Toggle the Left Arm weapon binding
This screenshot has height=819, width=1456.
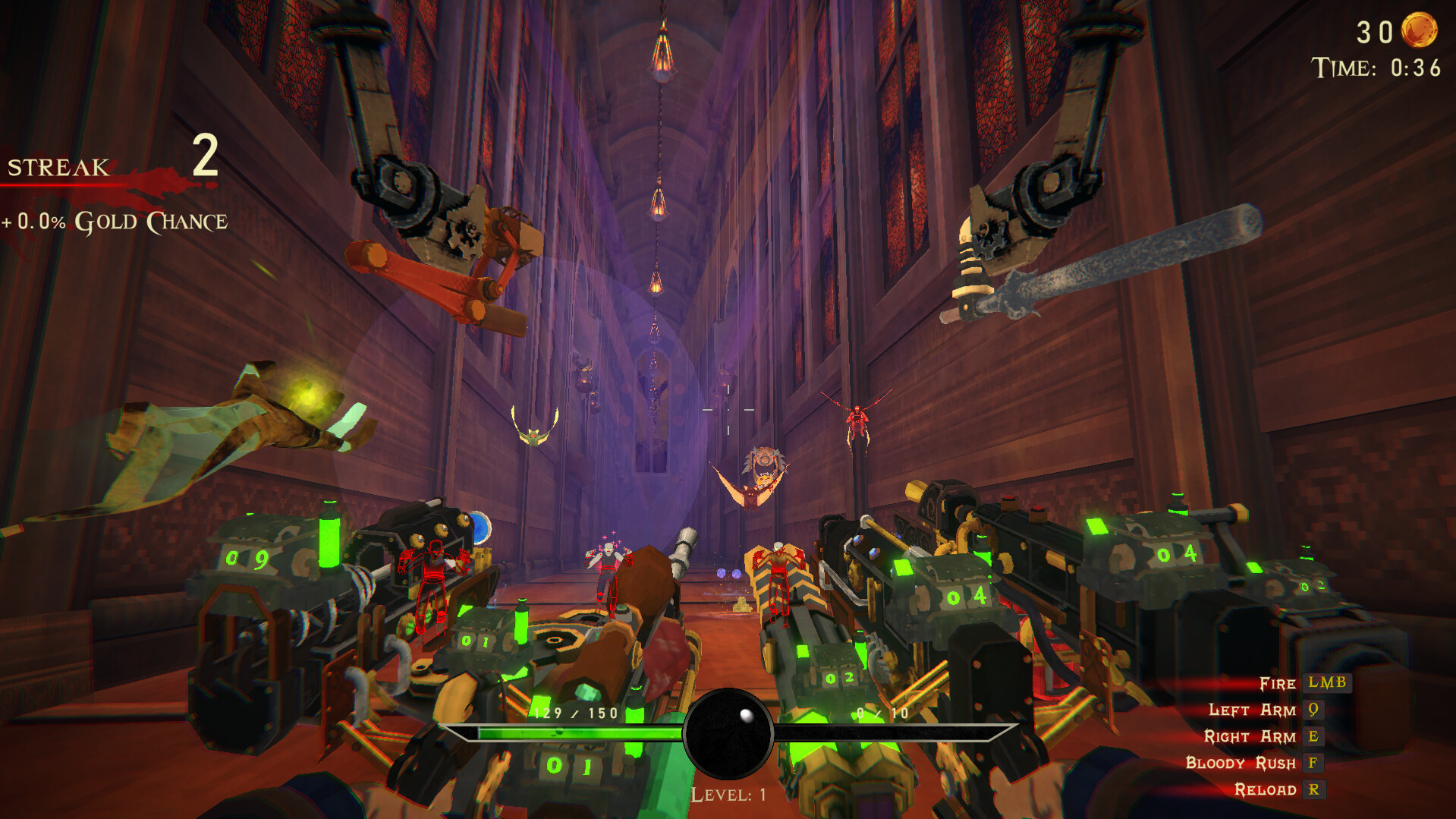1315,710
